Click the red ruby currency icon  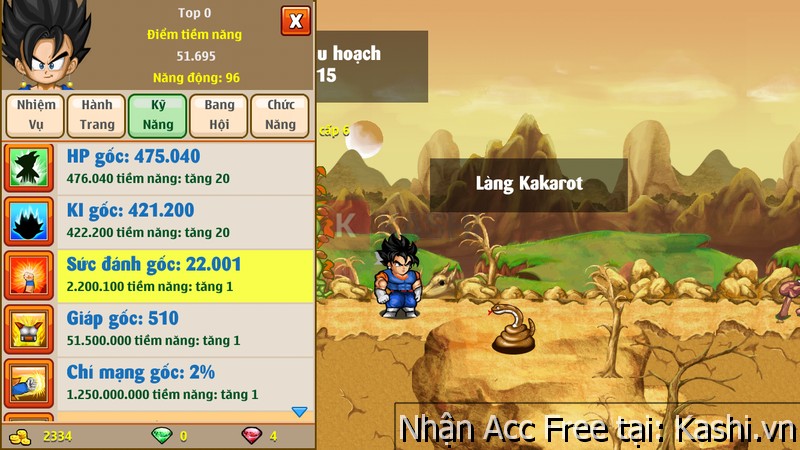pyautogui.click(x=251, y=436)
